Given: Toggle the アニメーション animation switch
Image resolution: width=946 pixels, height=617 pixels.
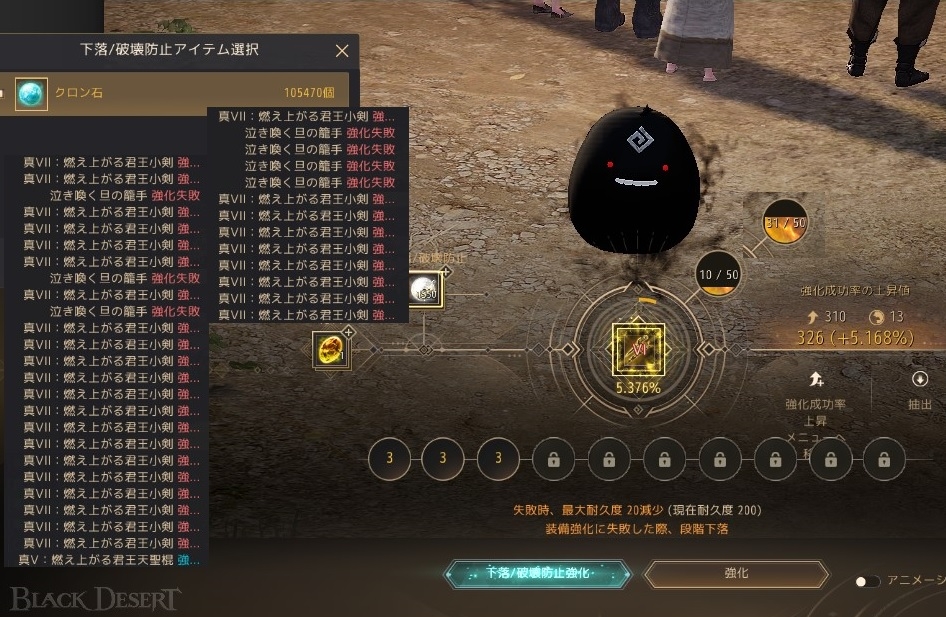Looking at the screenshot, I should pos(867,581).
